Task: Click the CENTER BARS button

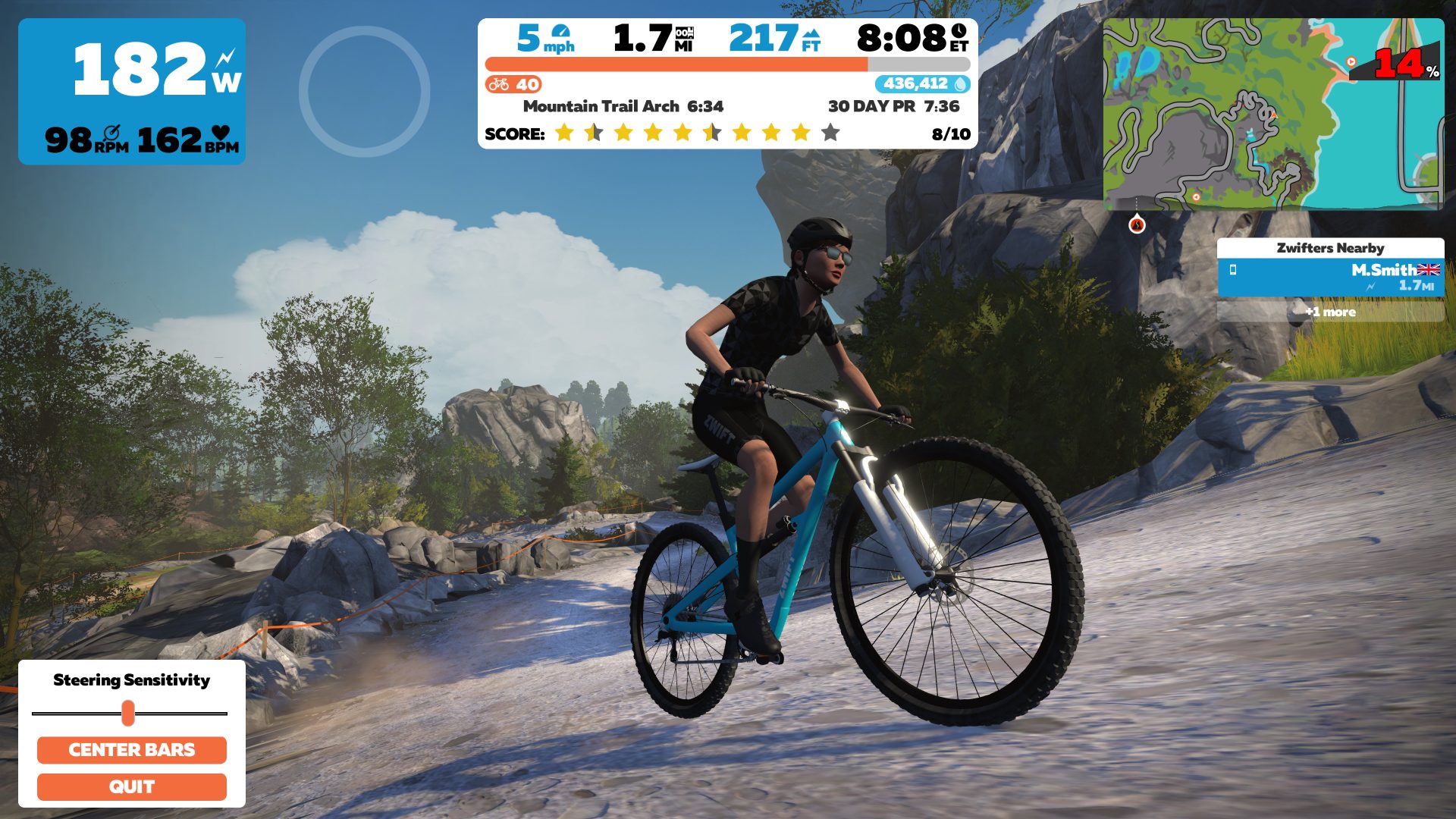Action: point(131,750)
